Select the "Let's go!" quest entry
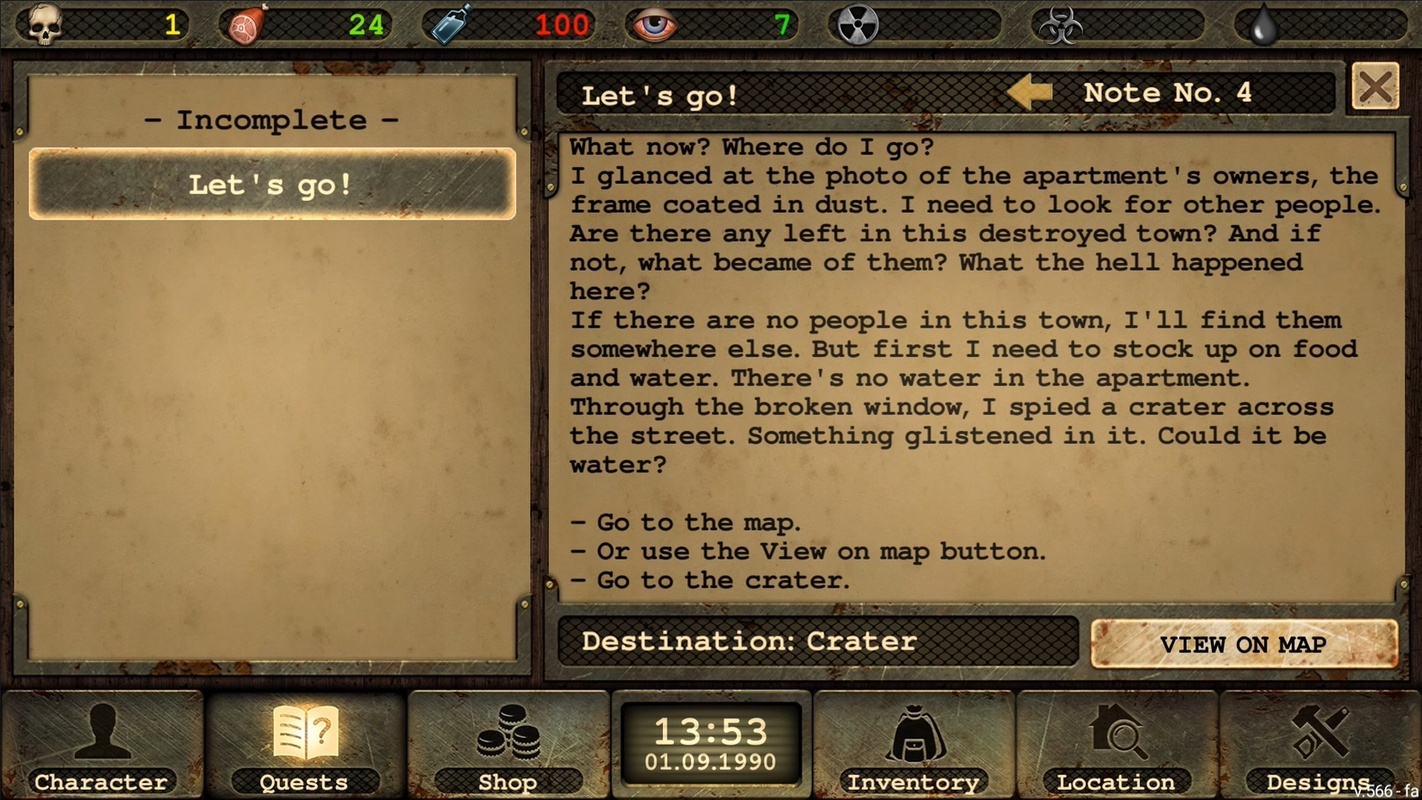1422x800 pixels. (272, 184)
